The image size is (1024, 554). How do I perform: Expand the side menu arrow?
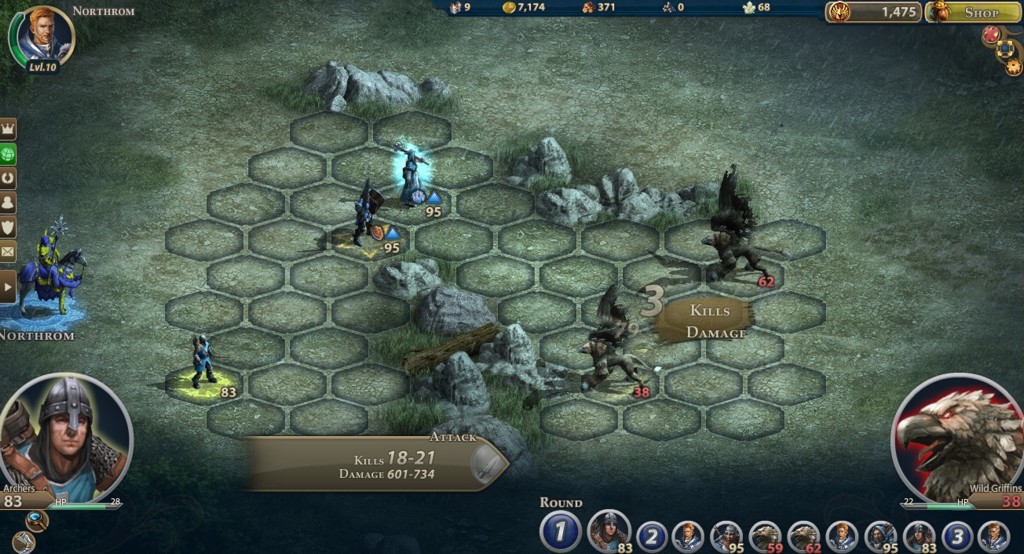click(9, 288)
